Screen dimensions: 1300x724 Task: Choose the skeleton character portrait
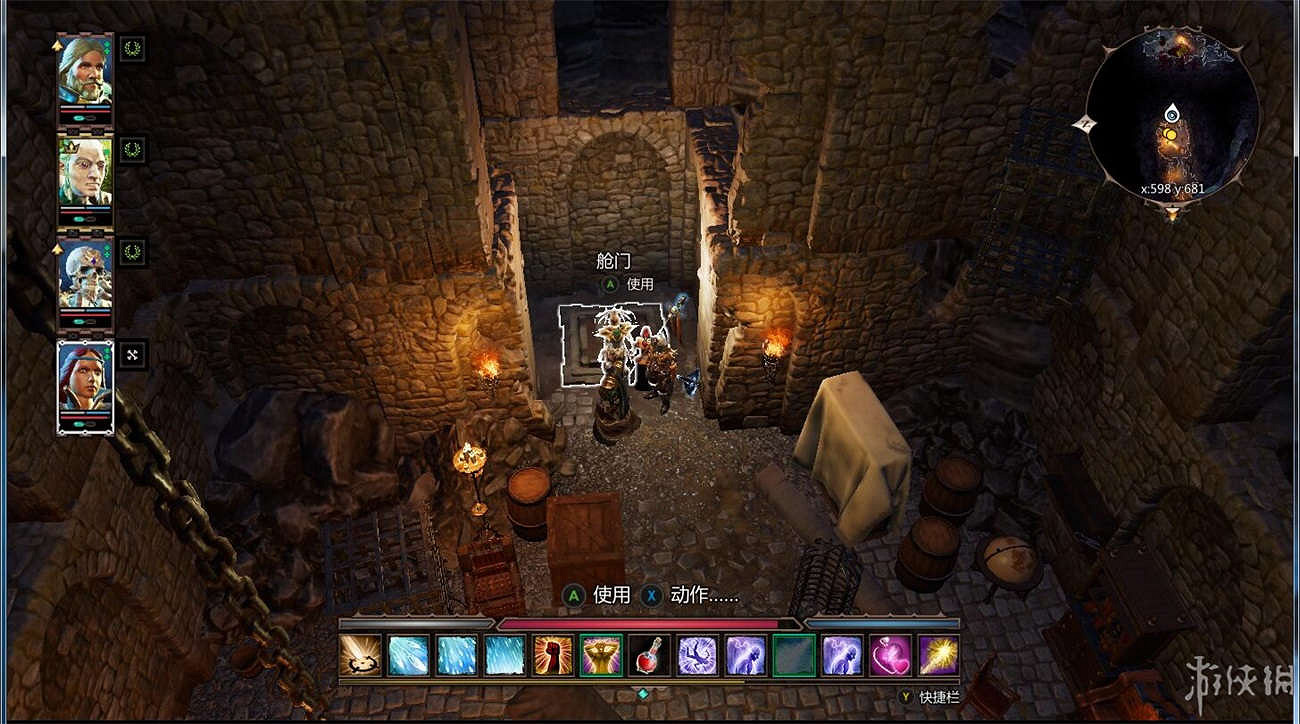point(85,274)
